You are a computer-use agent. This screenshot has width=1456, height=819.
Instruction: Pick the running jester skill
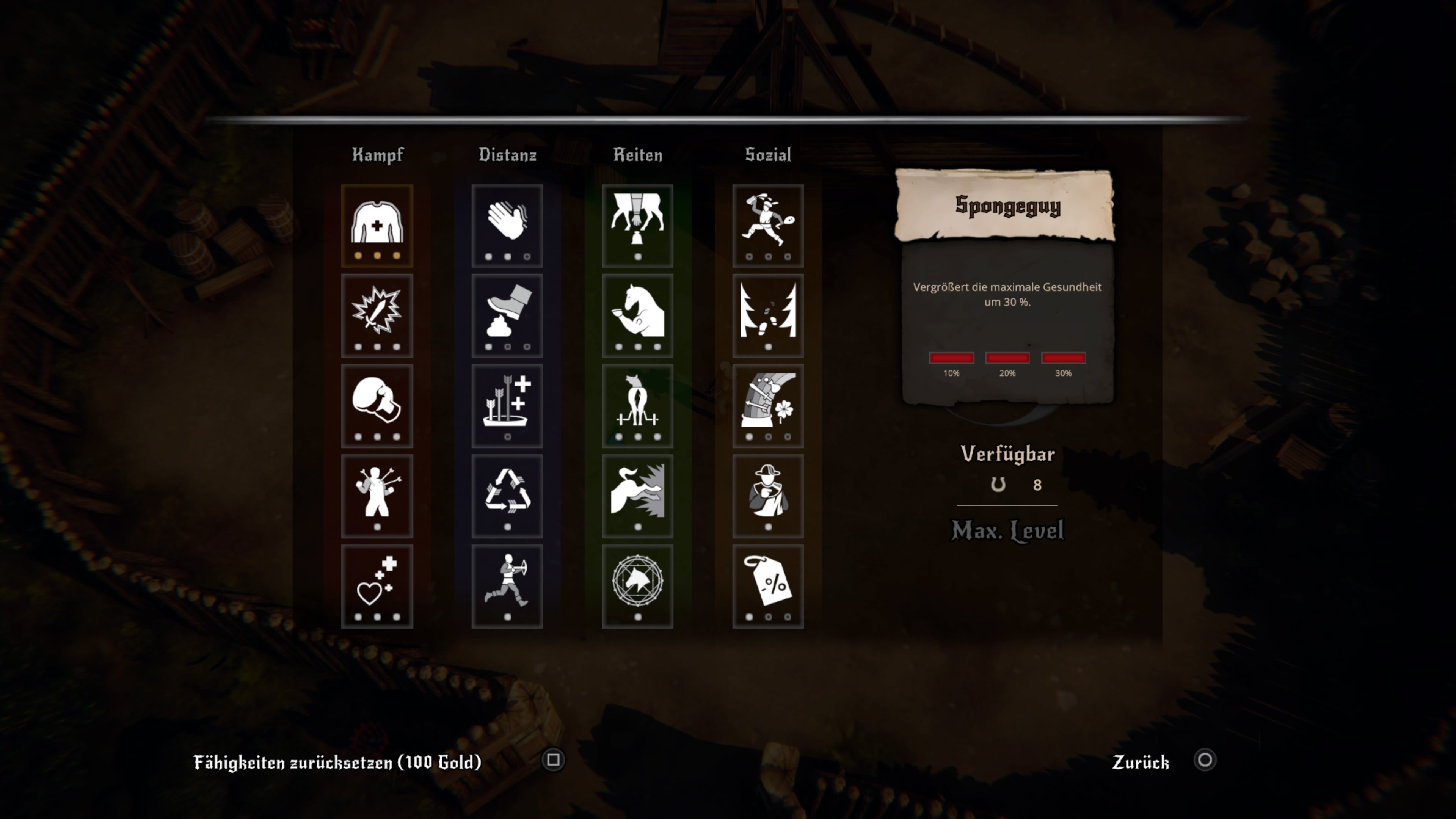click(767, 225)
